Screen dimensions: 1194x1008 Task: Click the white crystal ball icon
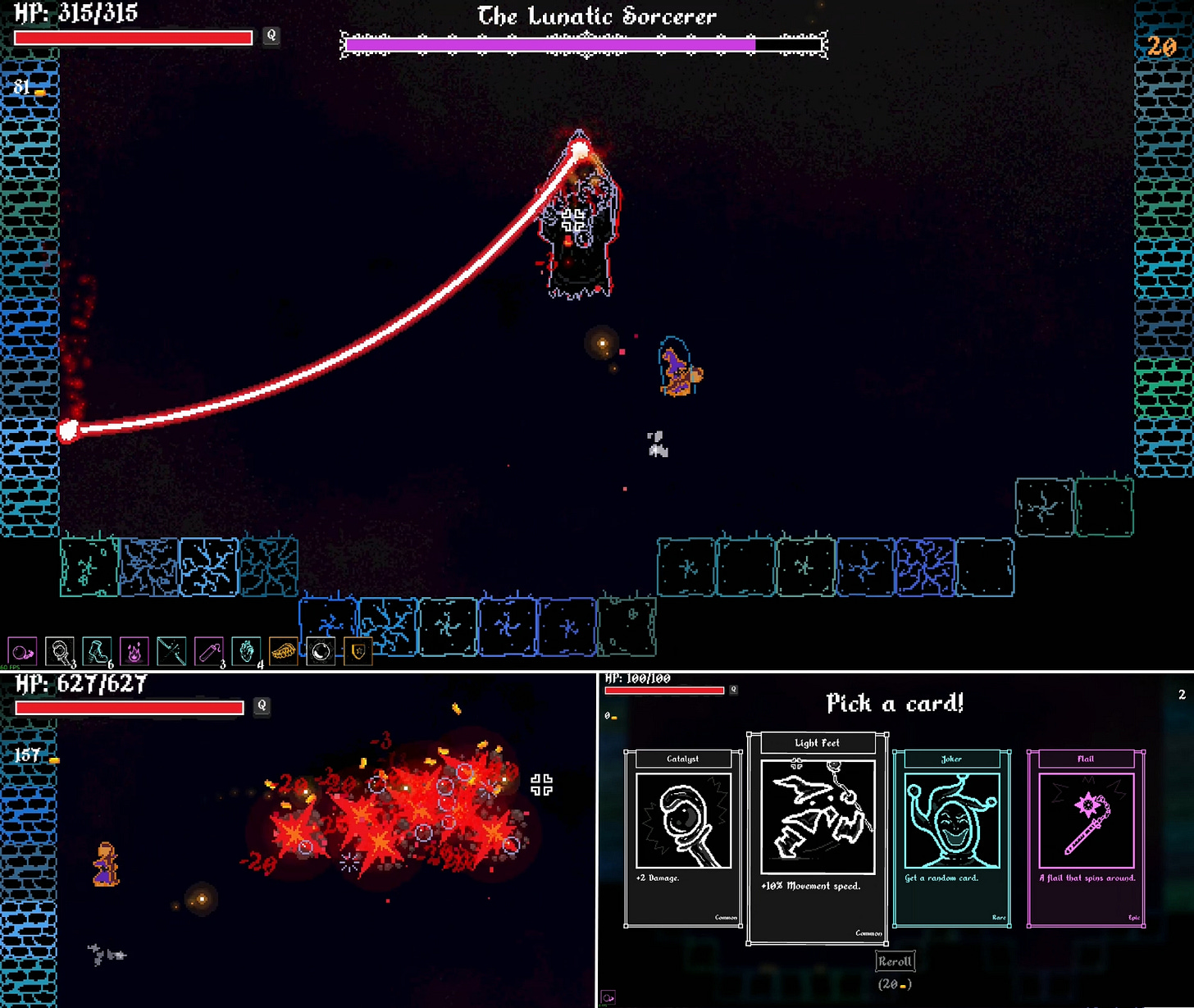coord(321,652)
